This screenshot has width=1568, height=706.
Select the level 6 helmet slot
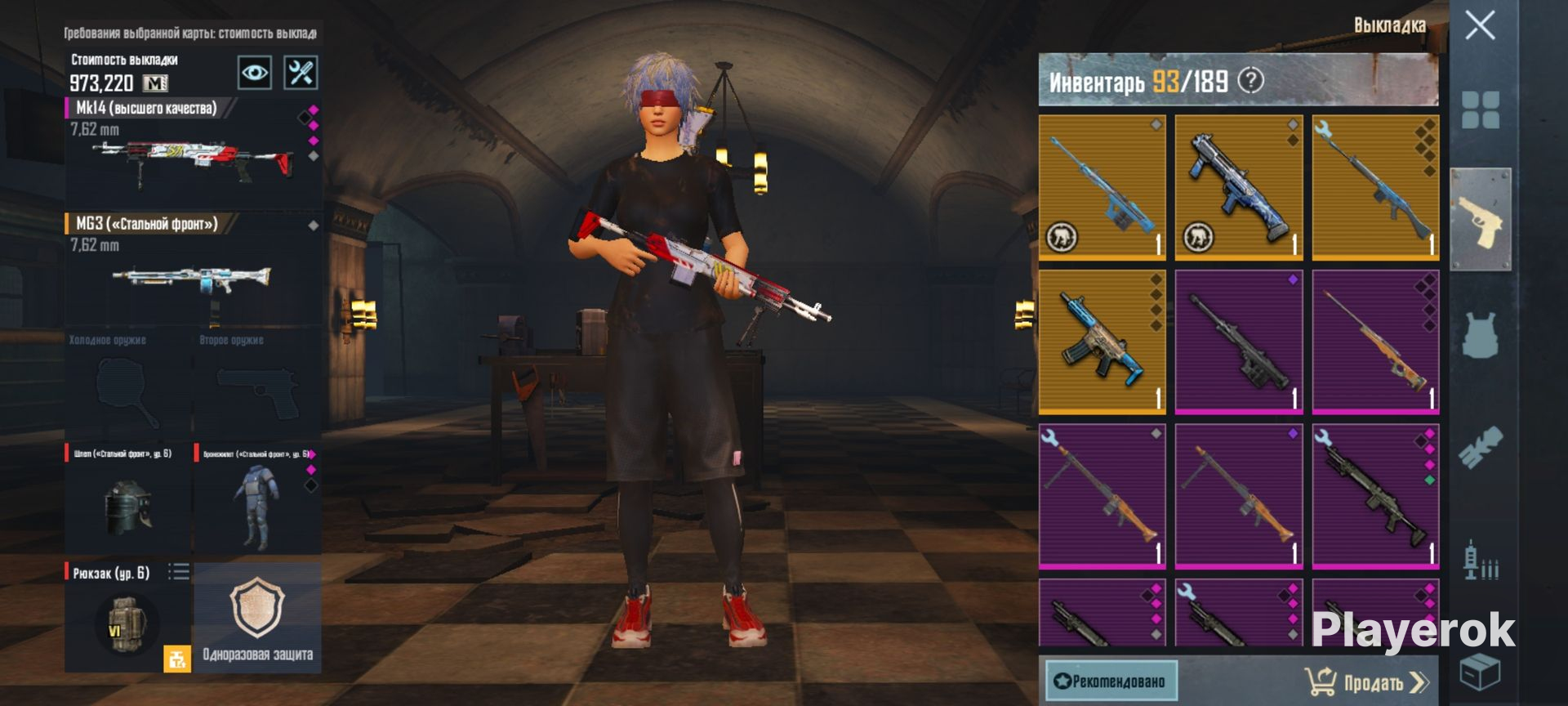(x=128, y=498)
